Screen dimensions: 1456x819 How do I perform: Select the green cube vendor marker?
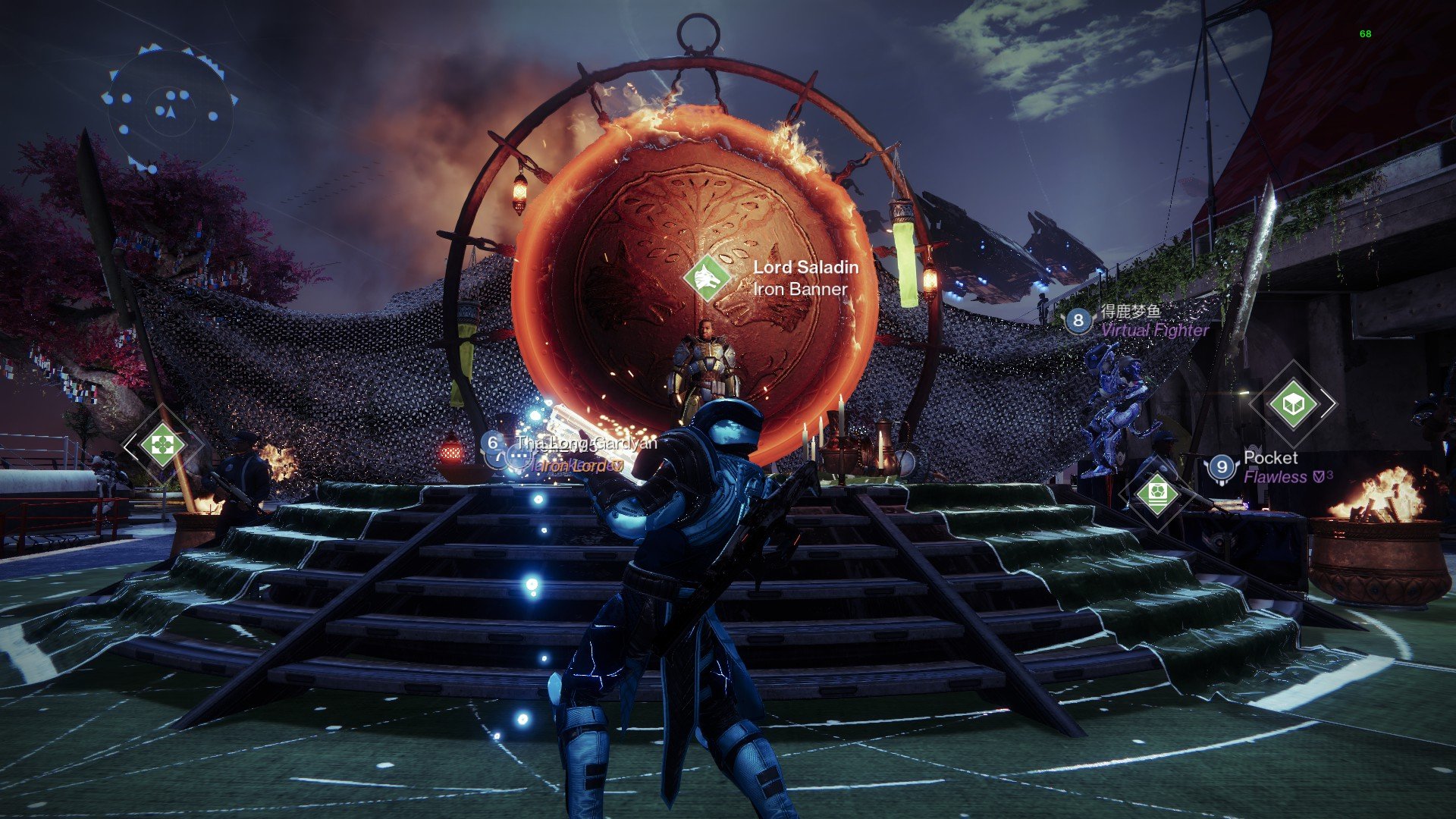1292,403
